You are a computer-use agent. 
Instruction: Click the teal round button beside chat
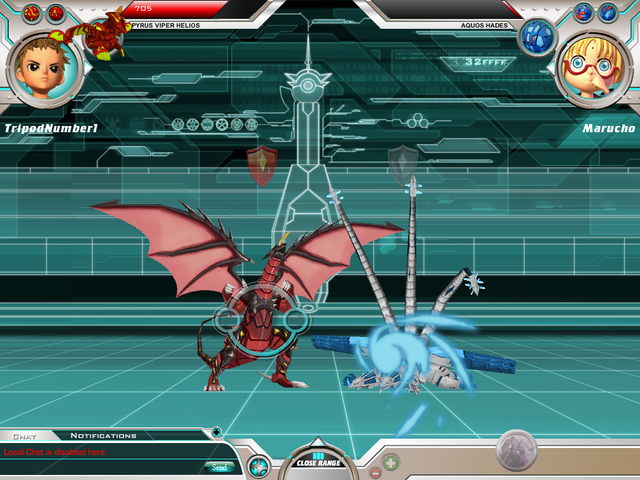coord(259,465)
